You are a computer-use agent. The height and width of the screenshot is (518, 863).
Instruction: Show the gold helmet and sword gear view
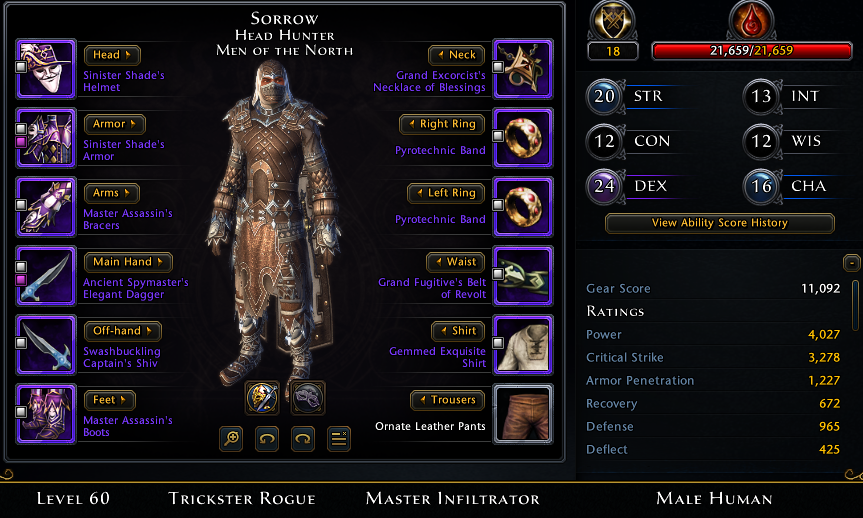pos(262,397)
